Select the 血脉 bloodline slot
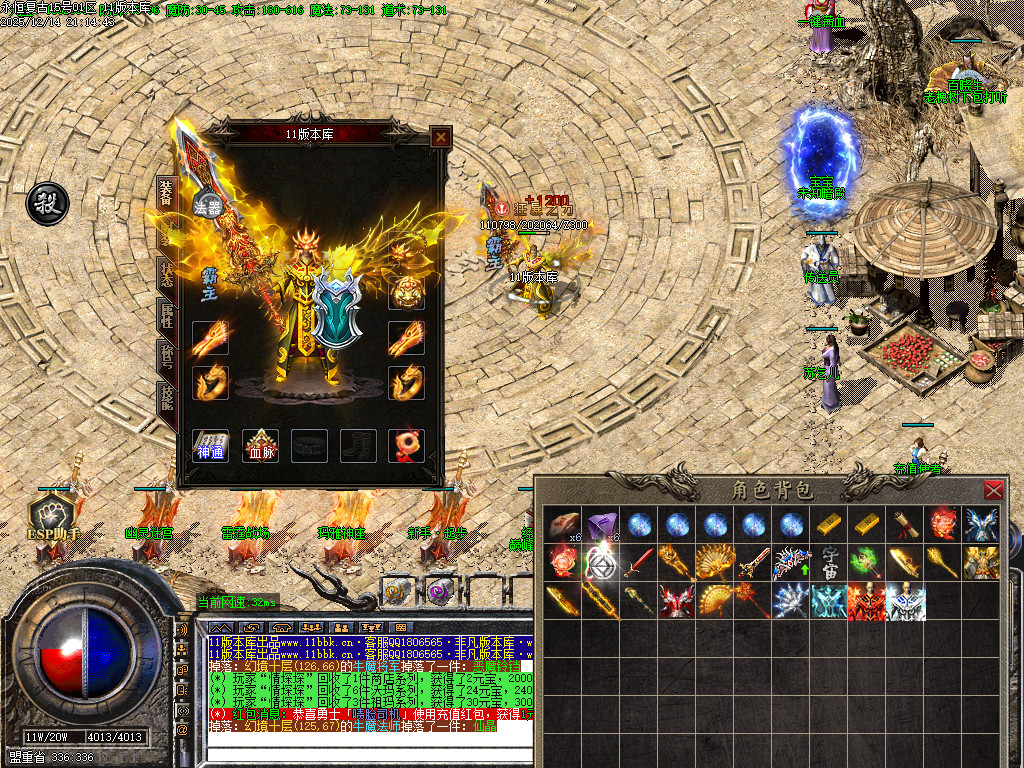The image size is (1024, 768). 260,446
